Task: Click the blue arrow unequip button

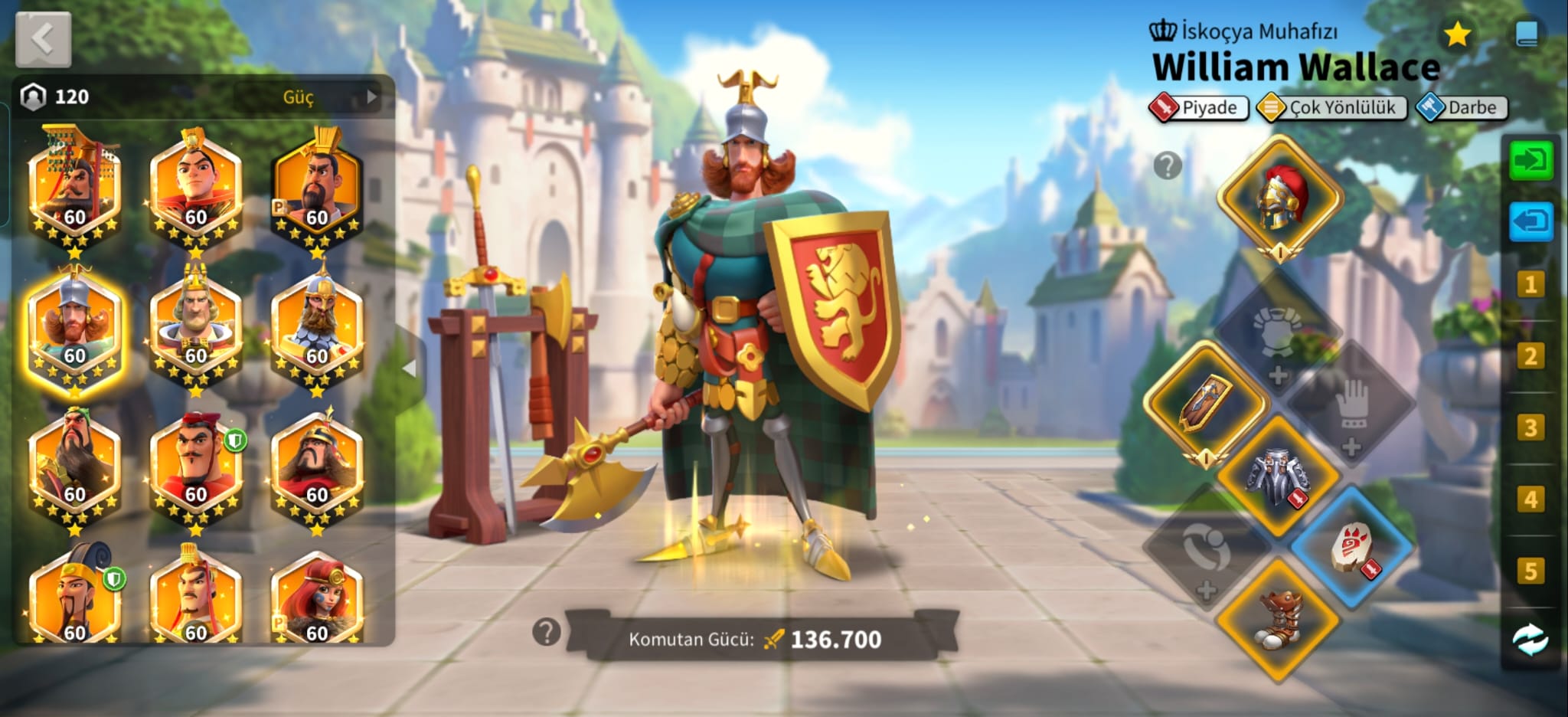Action: (1530, 222)
